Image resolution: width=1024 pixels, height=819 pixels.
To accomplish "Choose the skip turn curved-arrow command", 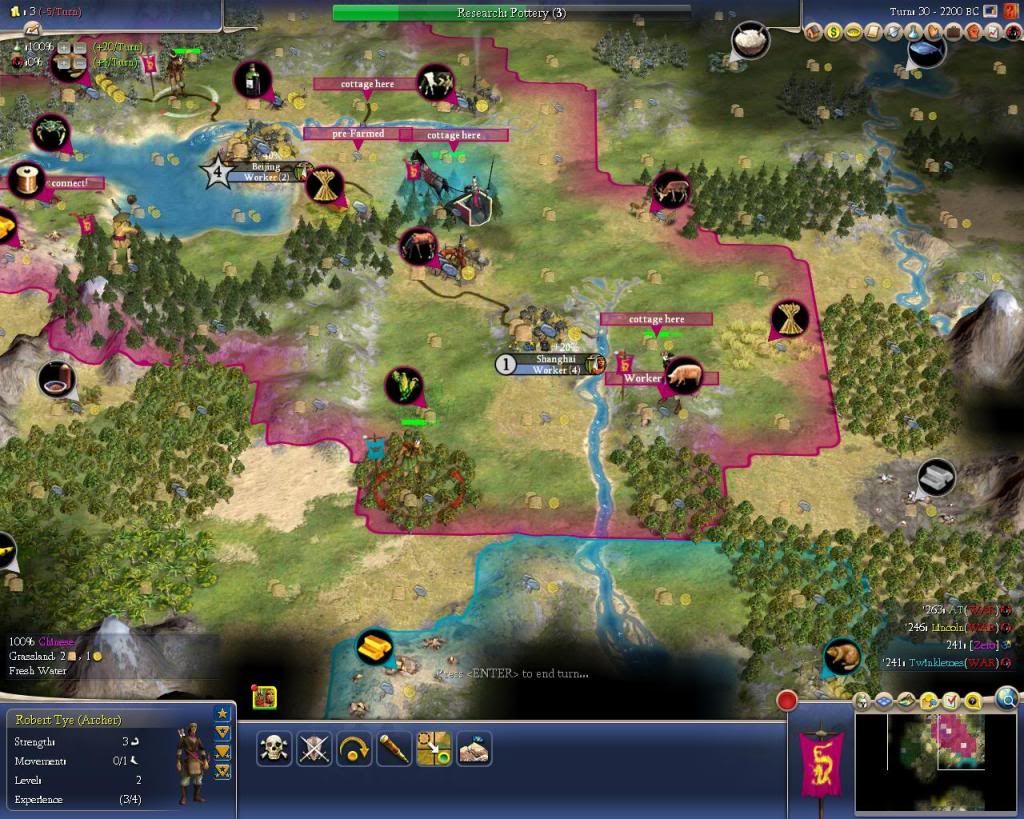I will [x=354, y=748].
